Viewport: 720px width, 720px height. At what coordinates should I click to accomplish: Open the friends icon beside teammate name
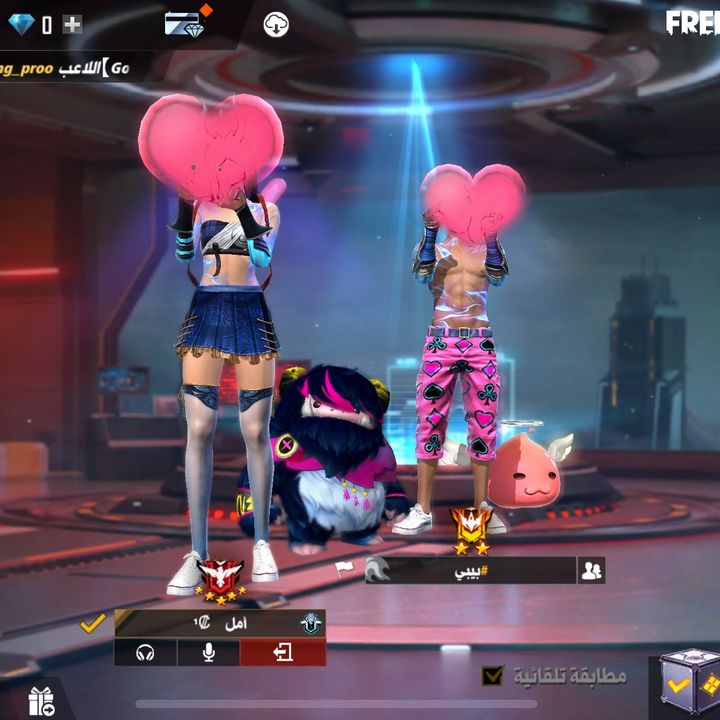click(x=591, y=570)
